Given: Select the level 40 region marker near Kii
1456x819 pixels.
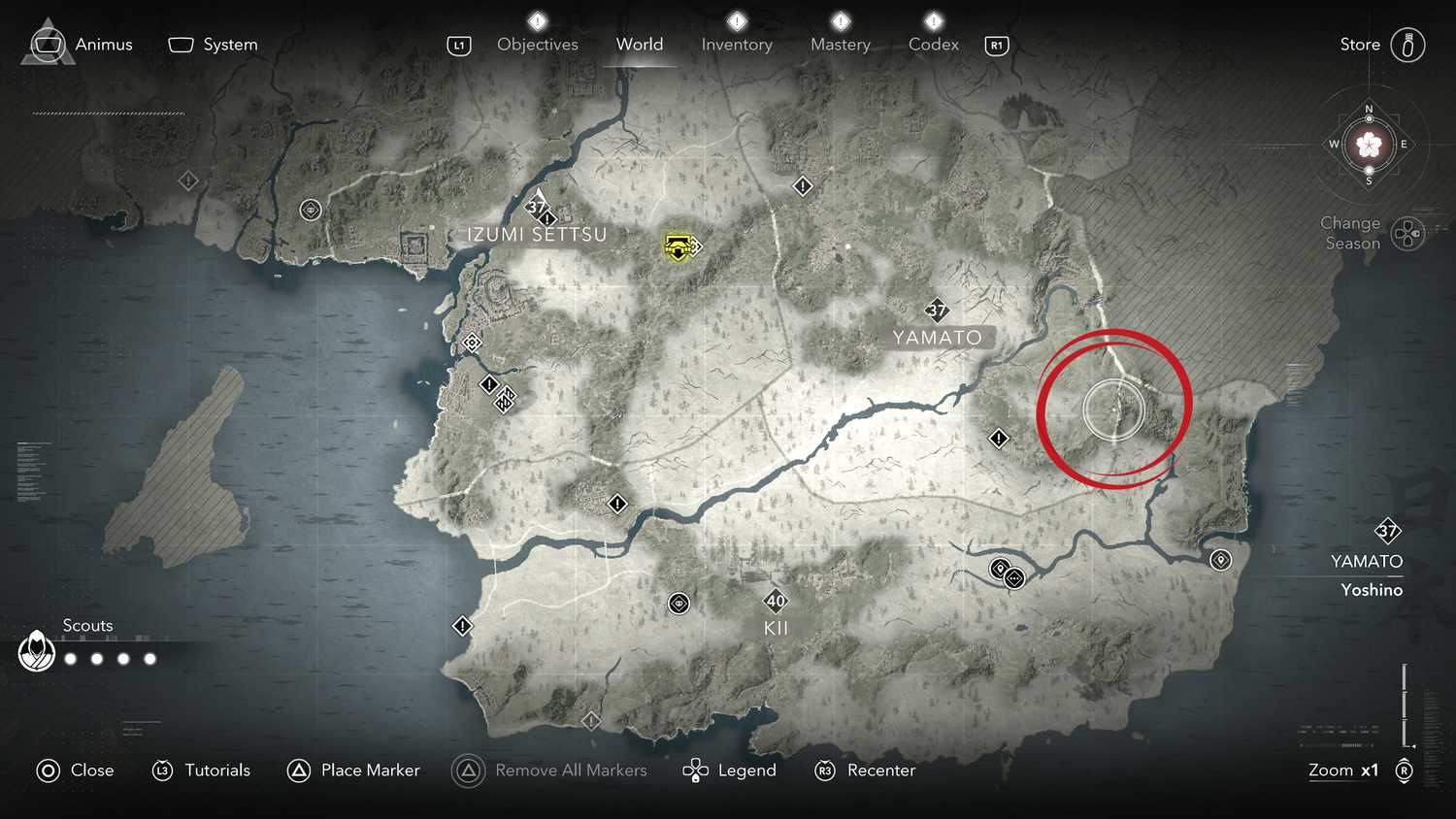Looking at the screenshot, I should [775, 601].
